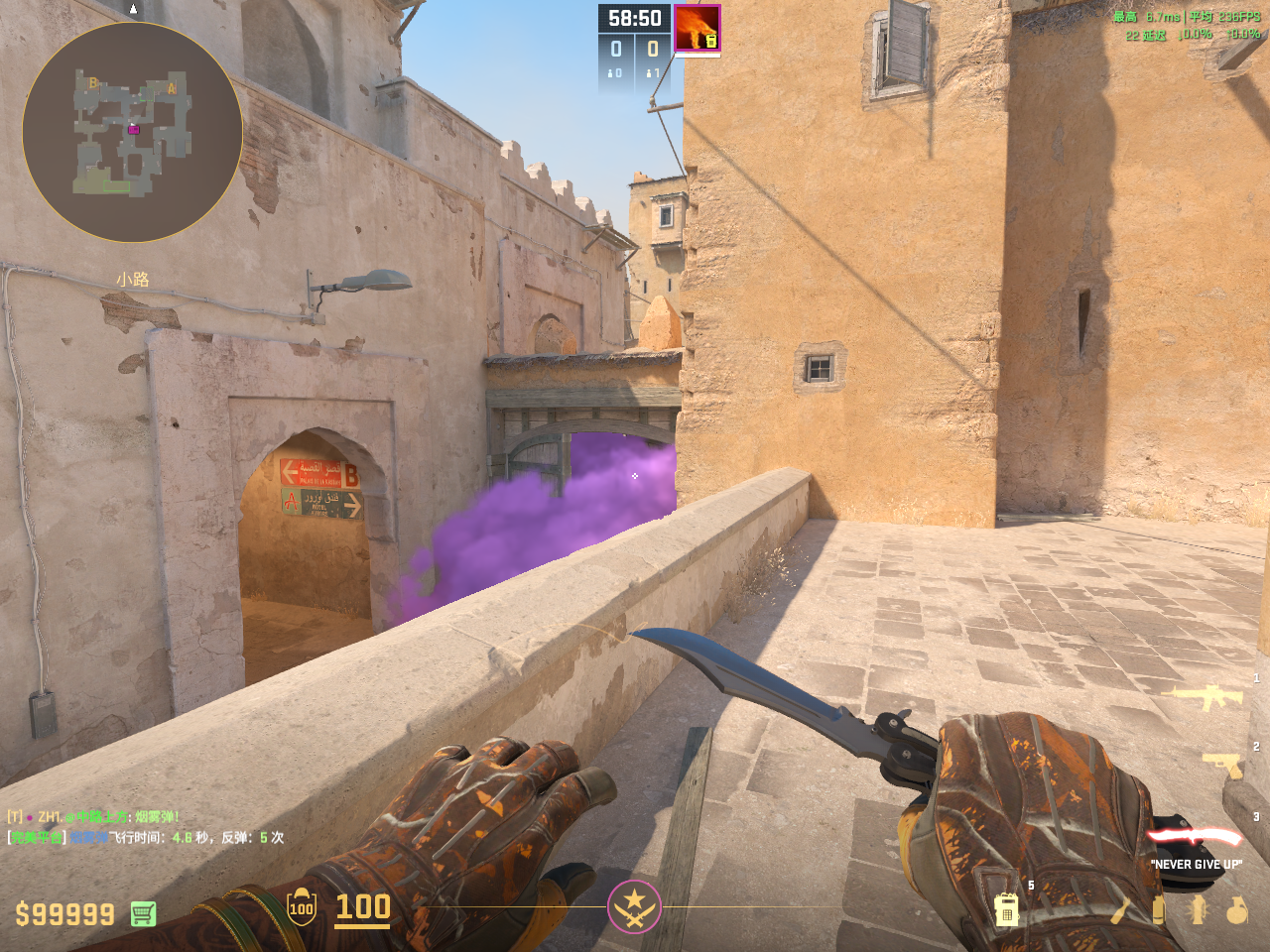
Task: Click the player avatar beside the scoreboard
Action: (697, 28)
